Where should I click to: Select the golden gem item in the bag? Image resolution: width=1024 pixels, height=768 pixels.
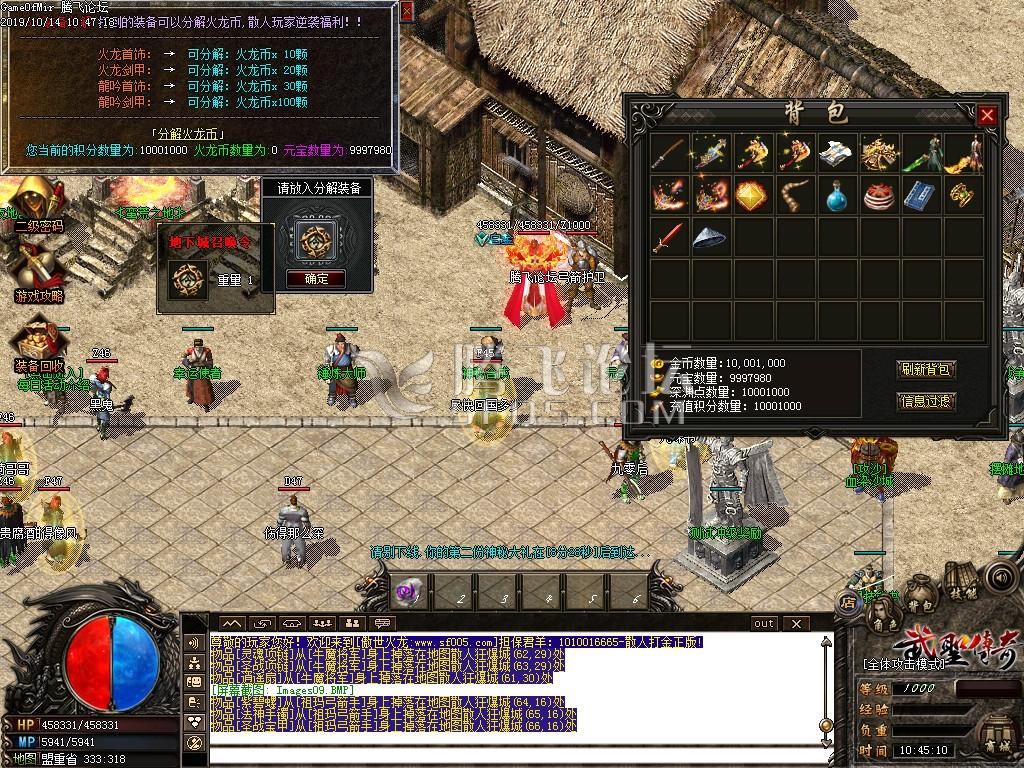750,196
